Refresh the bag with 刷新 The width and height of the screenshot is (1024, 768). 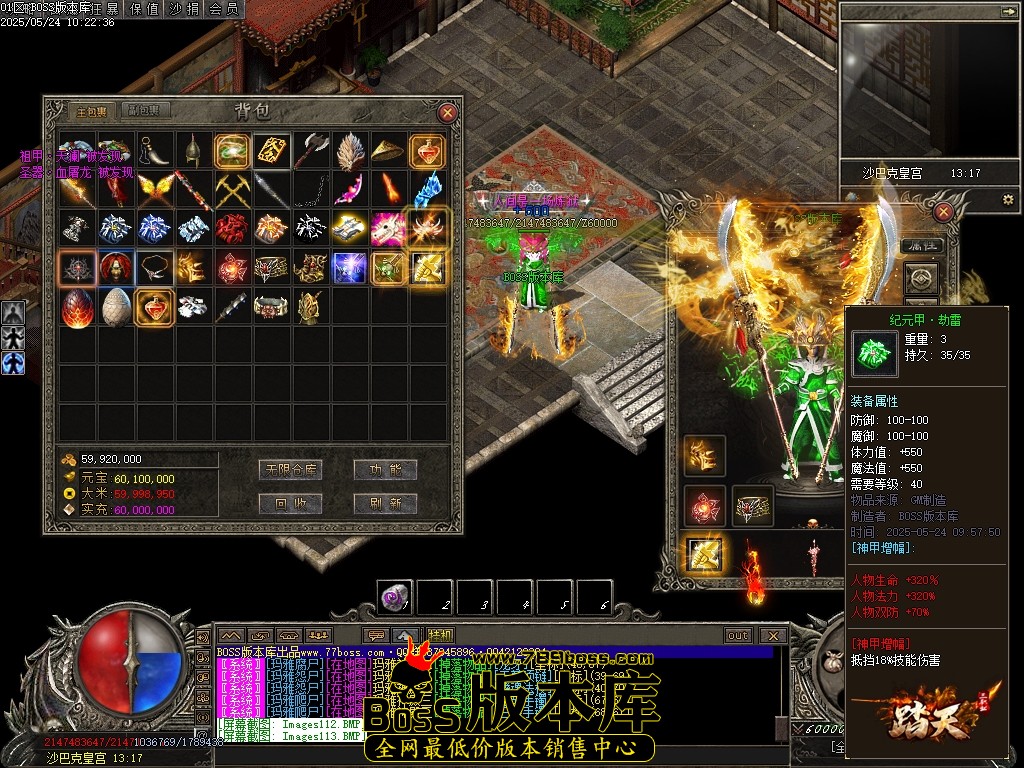click(385, 503)
